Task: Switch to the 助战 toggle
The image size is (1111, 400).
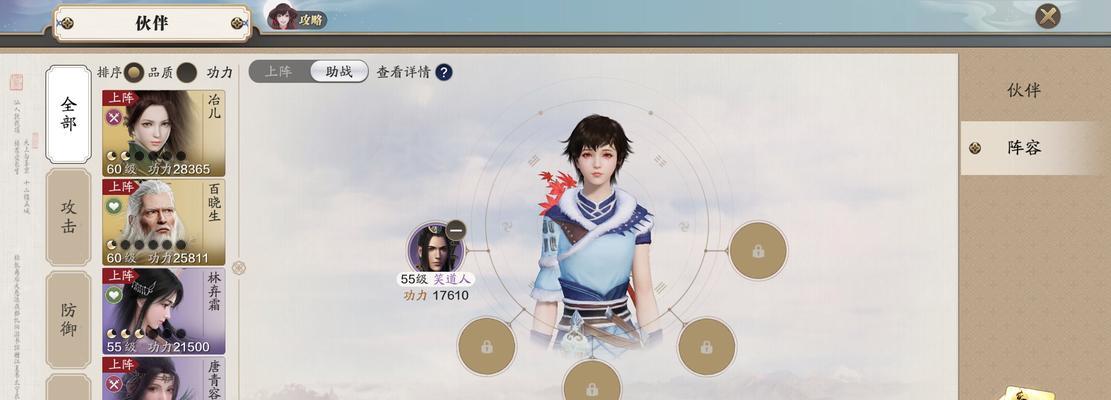Action: coord(339,72)
